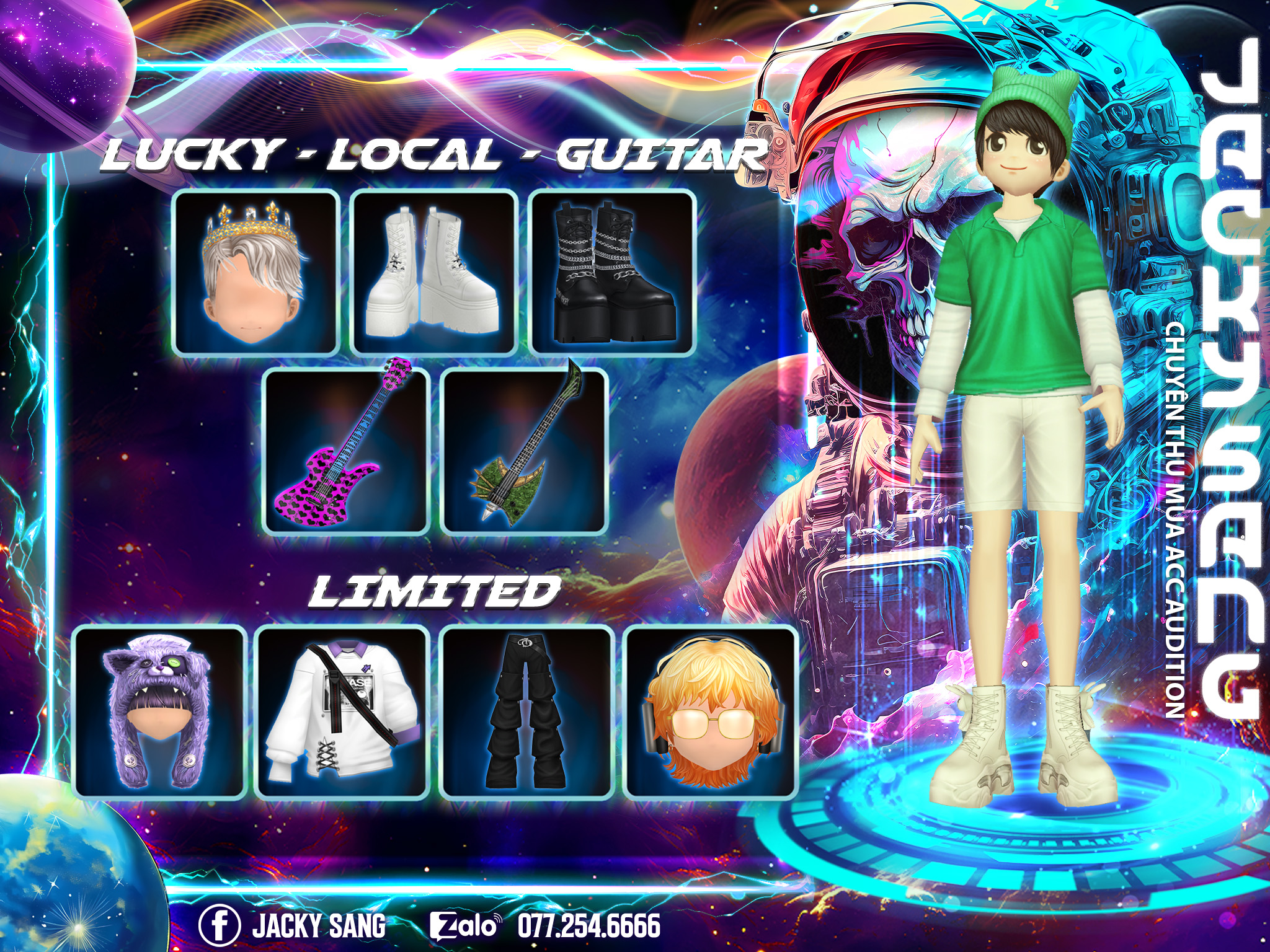The height and width of the screenshot is (952, 1270).
Task: Select the black chained platform boots
Action: (612, 271)
